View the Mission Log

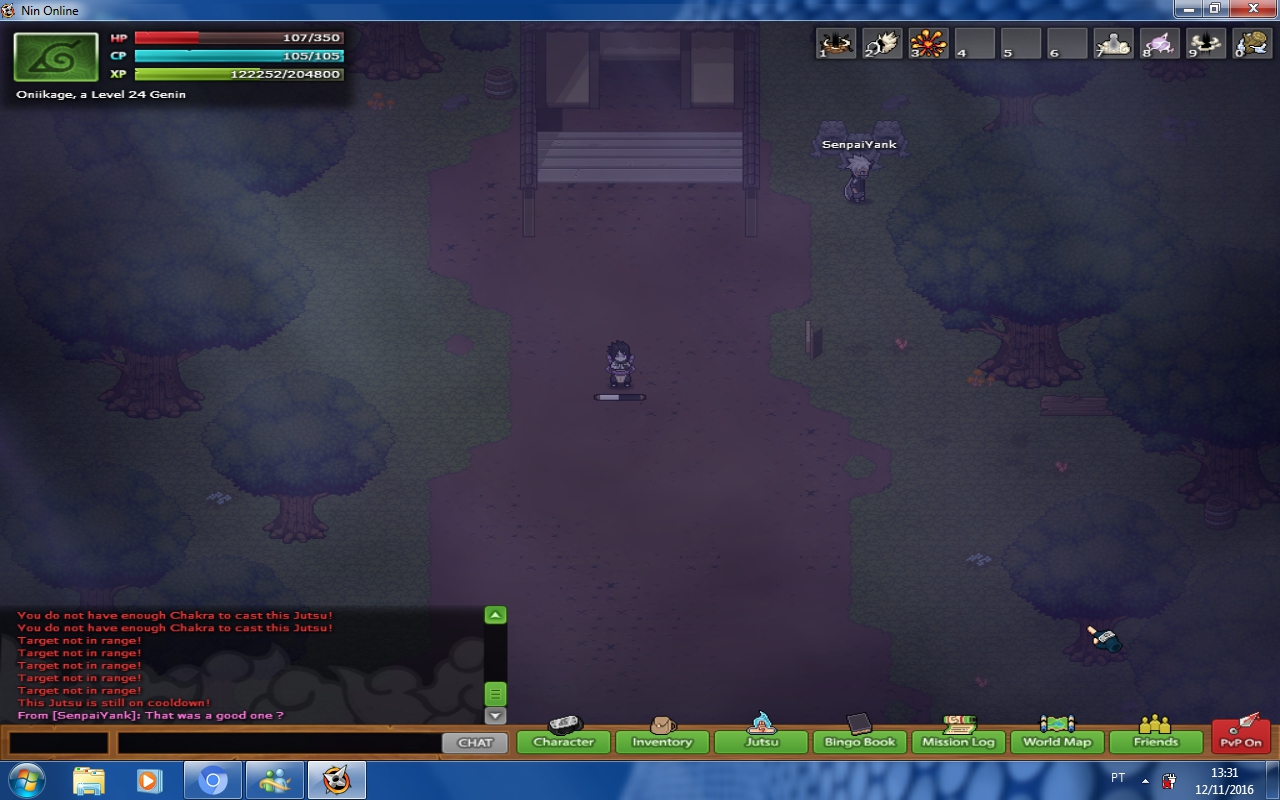point(958,742)
